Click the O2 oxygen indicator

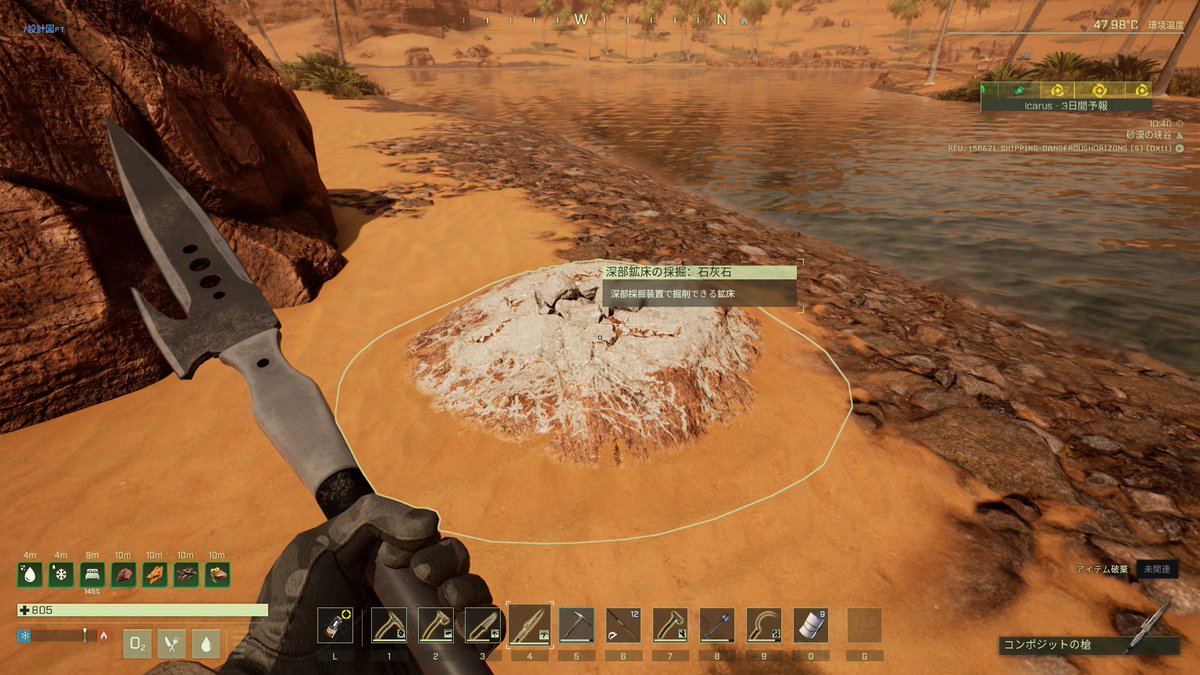point(137,644)
